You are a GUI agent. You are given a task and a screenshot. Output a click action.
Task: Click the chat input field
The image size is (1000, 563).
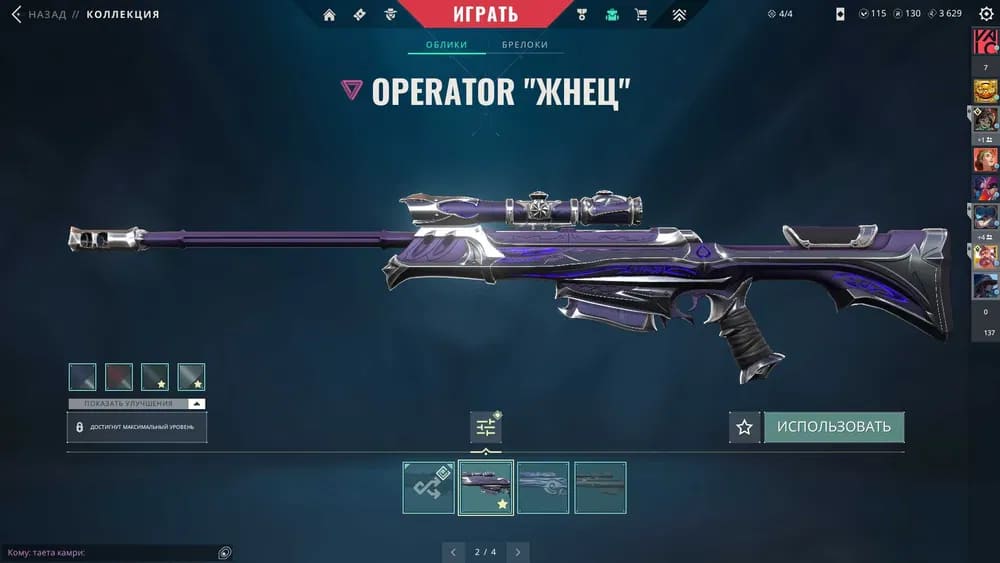point(110,553)
